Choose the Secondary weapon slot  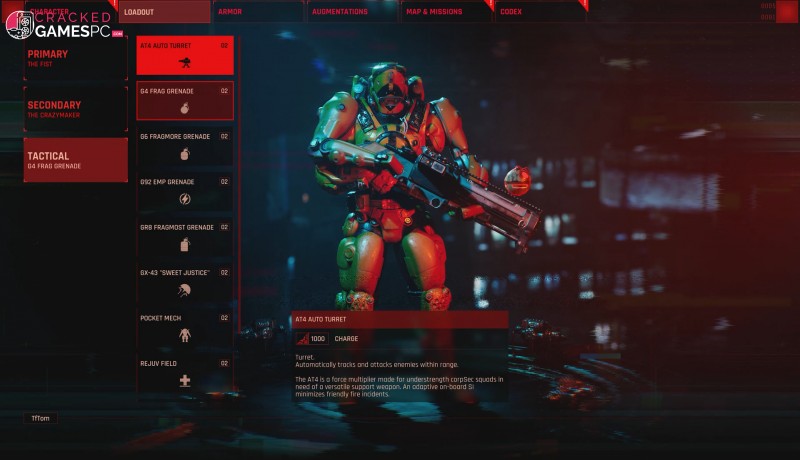[x=75, y=109]
